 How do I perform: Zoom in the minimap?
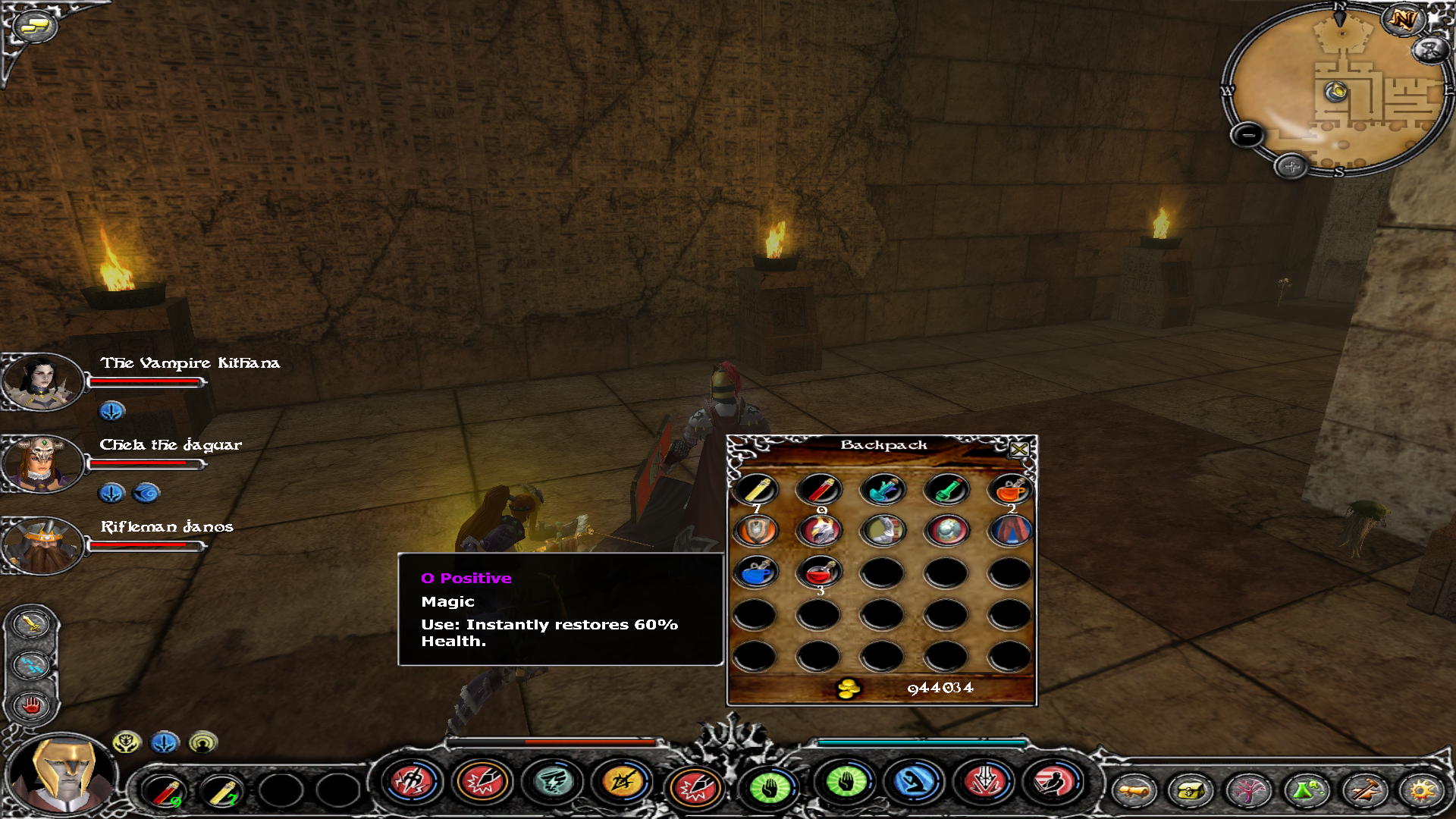1291,166
